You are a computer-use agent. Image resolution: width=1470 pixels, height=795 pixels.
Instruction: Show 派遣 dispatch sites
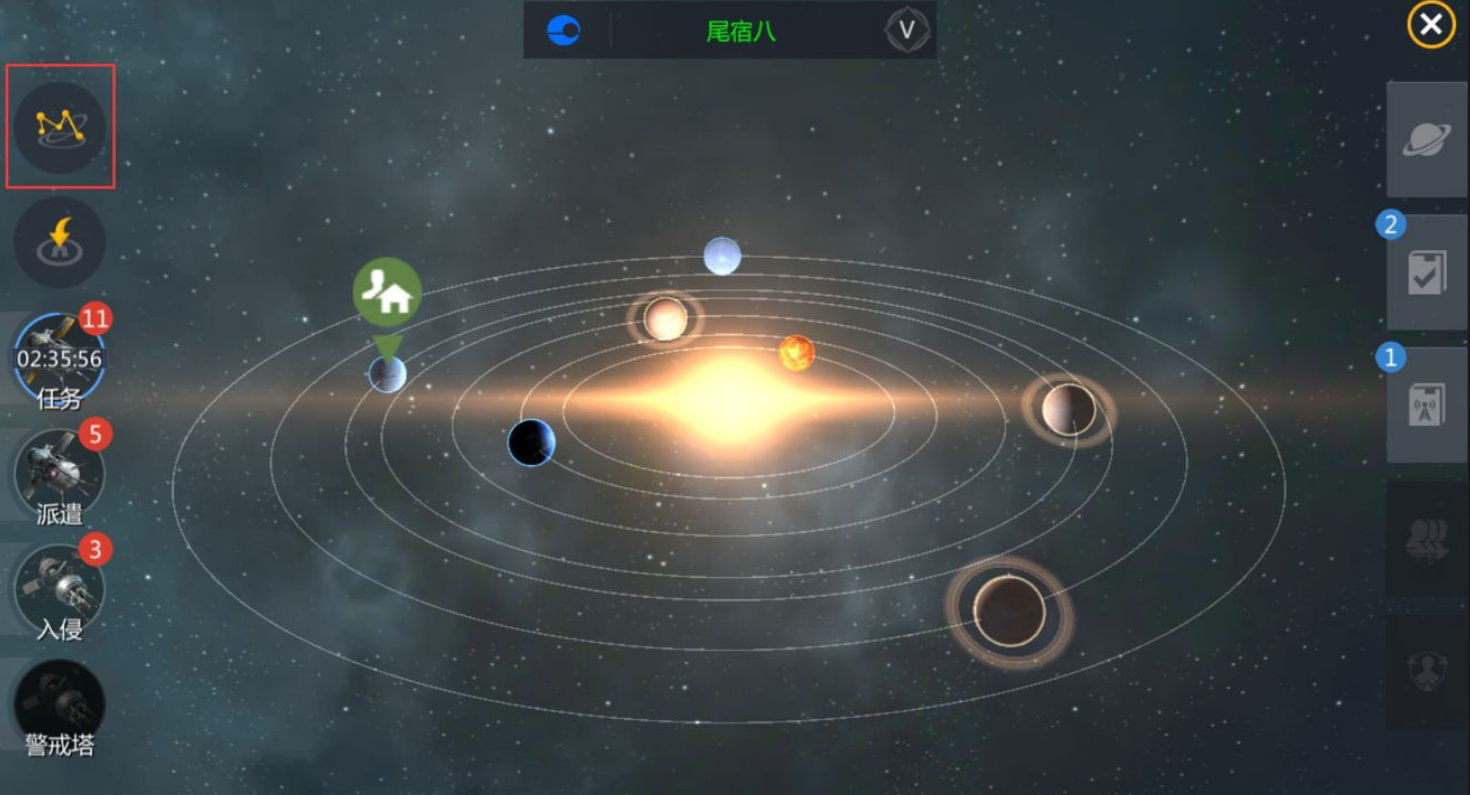pos(59,474)
